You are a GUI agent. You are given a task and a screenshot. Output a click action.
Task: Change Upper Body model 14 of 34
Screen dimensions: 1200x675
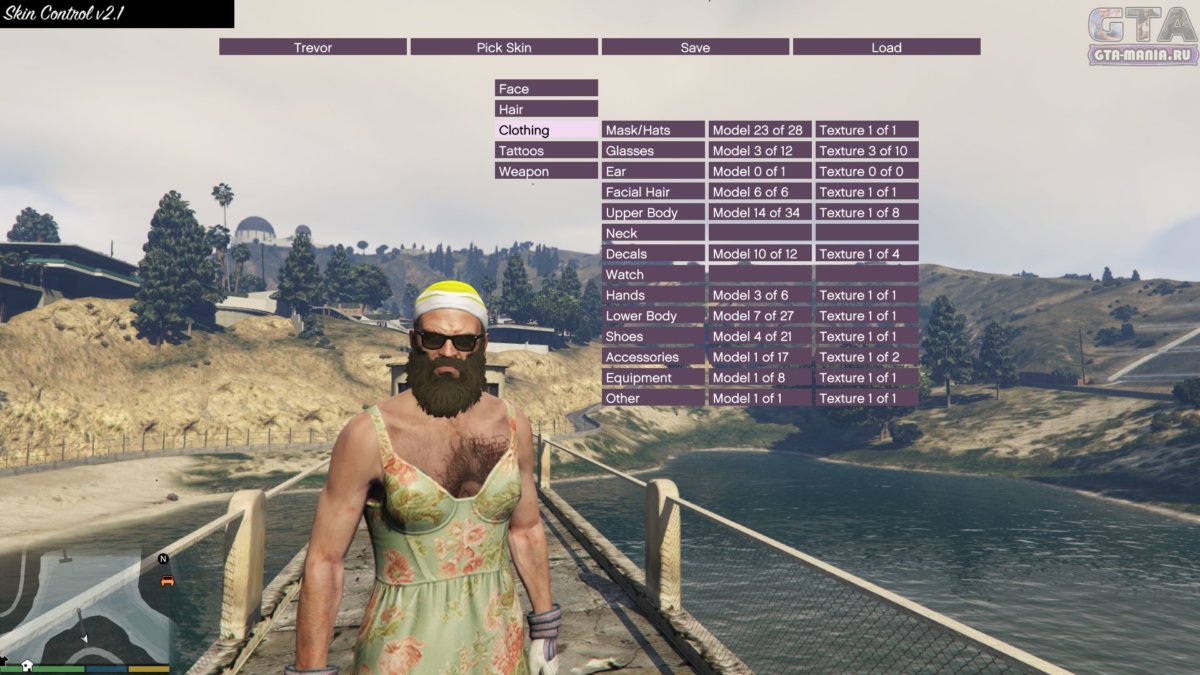[760, 212]
